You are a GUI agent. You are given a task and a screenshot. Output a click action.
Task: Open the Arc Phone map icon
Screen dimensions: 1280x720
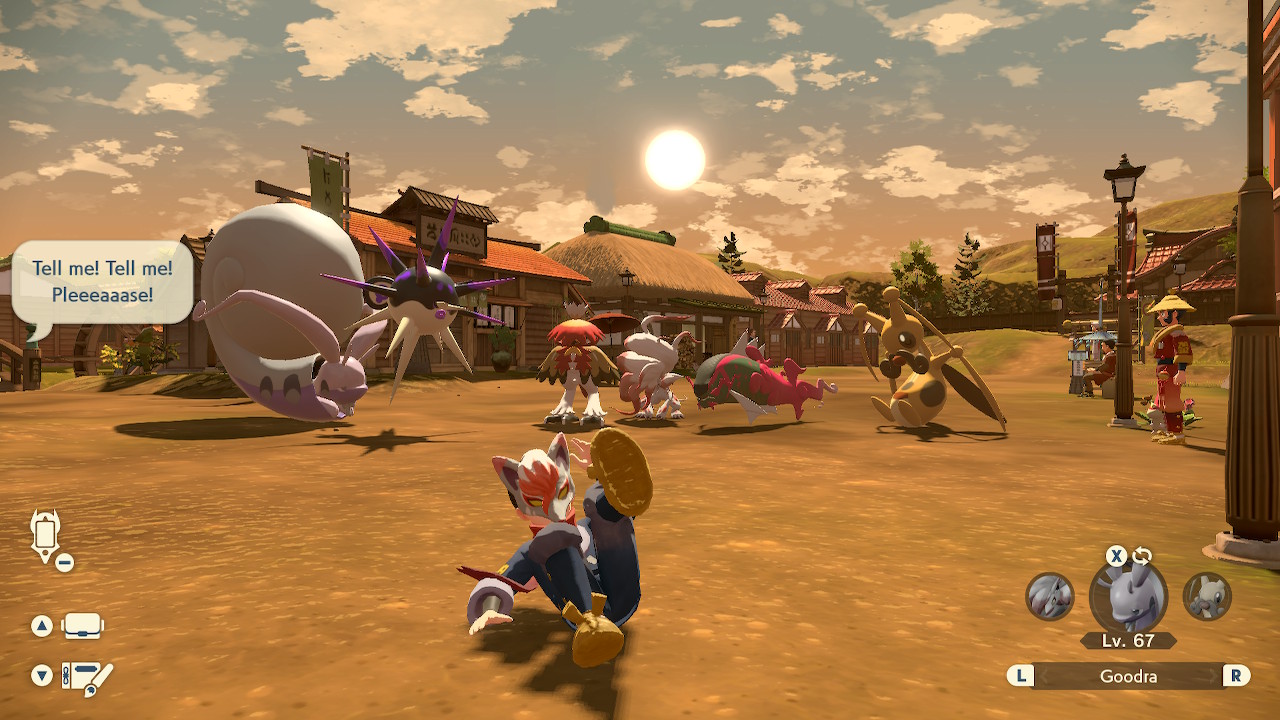click(45, 535)
